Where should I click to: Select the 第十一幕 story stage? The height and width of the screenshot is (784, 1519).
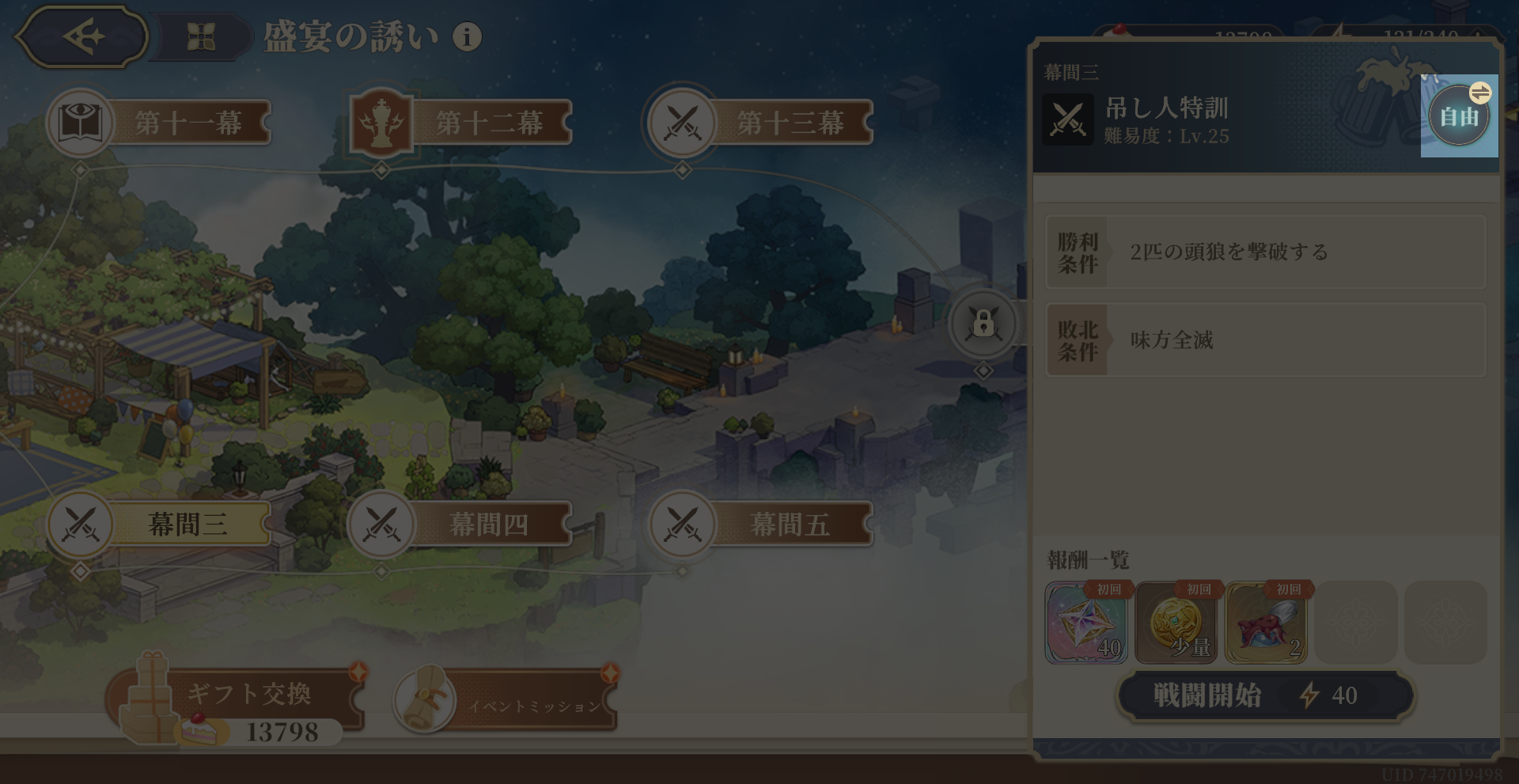160,123
